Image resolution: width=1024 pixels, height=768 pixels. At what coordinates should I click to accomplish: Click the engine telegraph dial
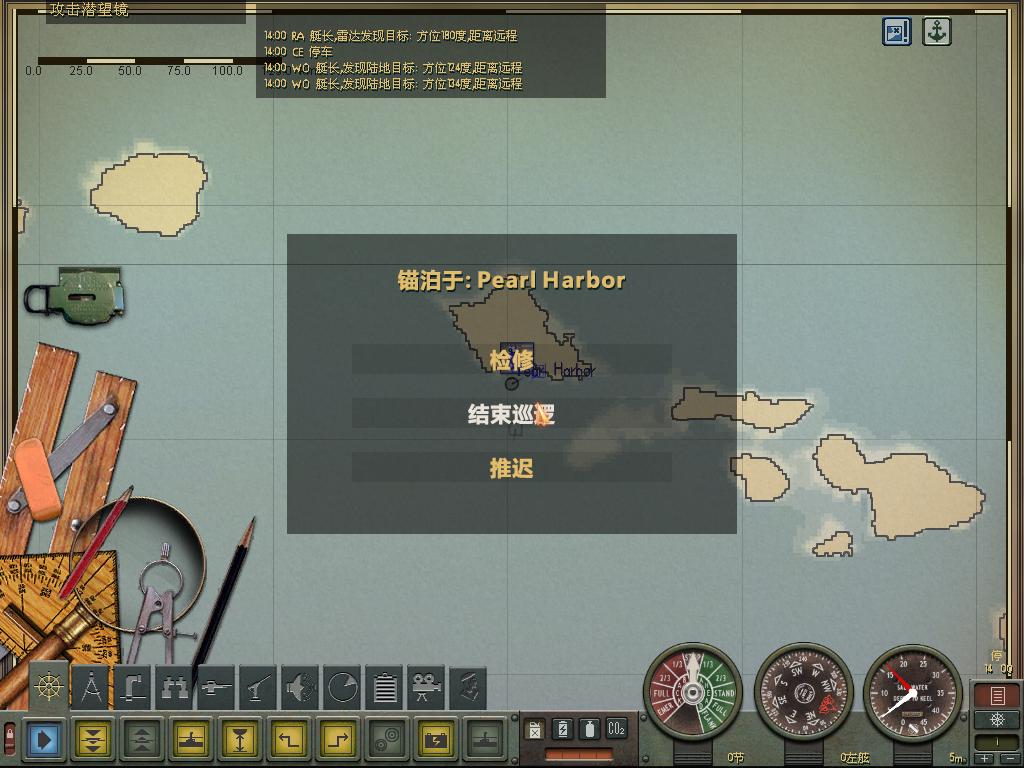pyautogui.click(x=692, y=691)
